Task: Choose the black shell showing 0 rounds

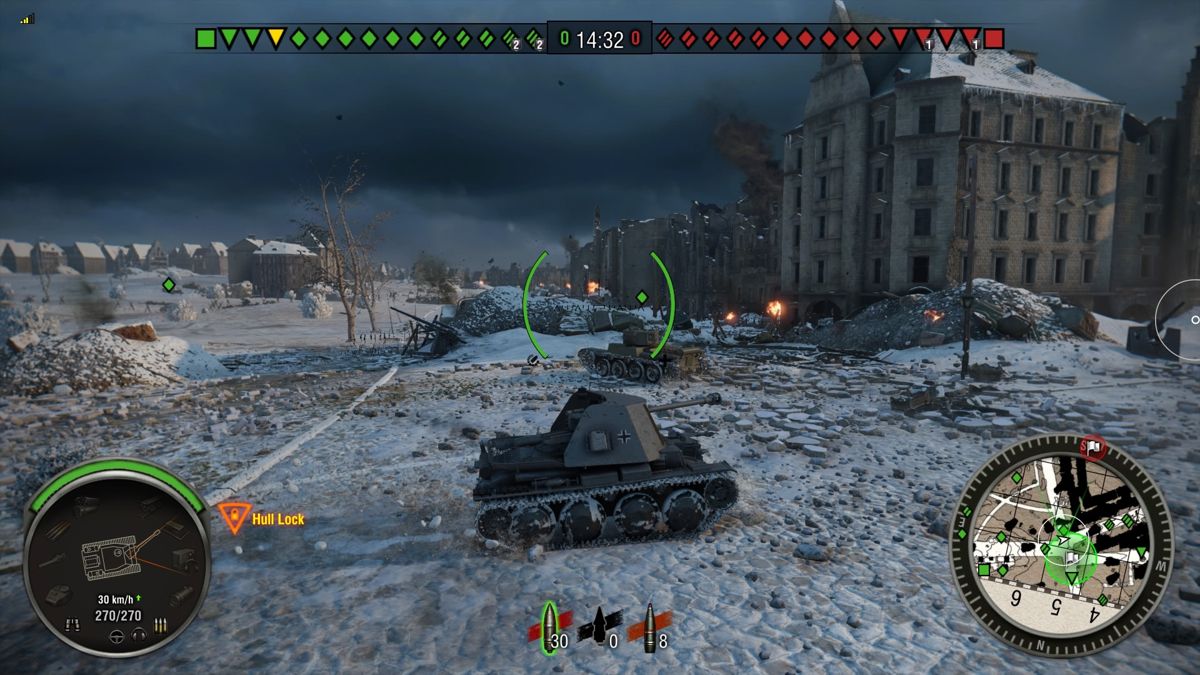Action: (x=599, y=629)
